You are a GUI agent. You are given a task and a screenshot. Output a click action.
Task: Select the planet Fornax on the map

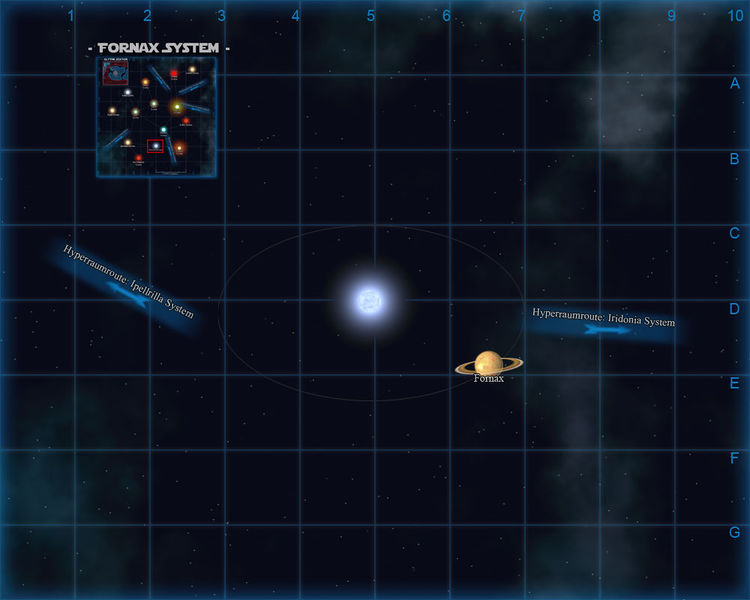coord(488,364)
